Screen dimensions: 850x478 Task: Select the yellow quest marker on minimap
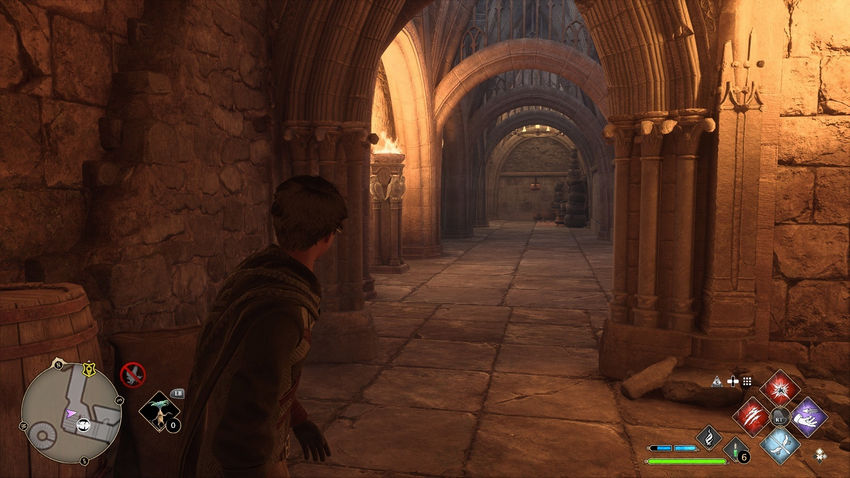(x=90, y=367)
